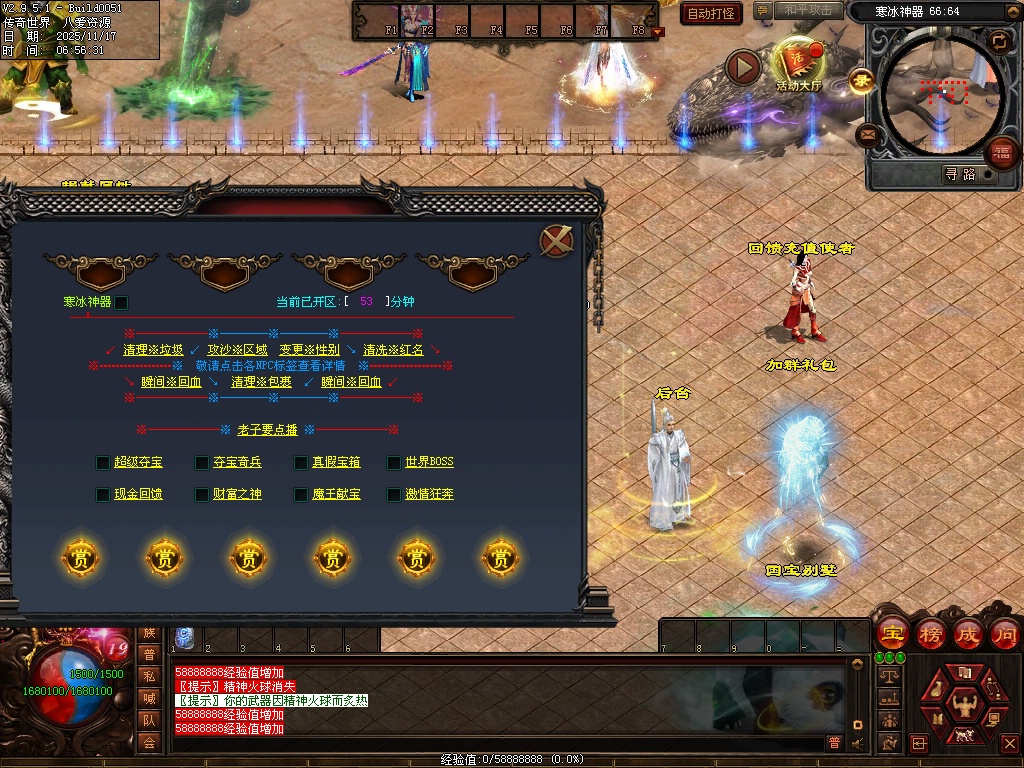Viewport: 1024px width, 768px height.
Task: Open the 世界BOSS event entry
Action: pos(429,462)
